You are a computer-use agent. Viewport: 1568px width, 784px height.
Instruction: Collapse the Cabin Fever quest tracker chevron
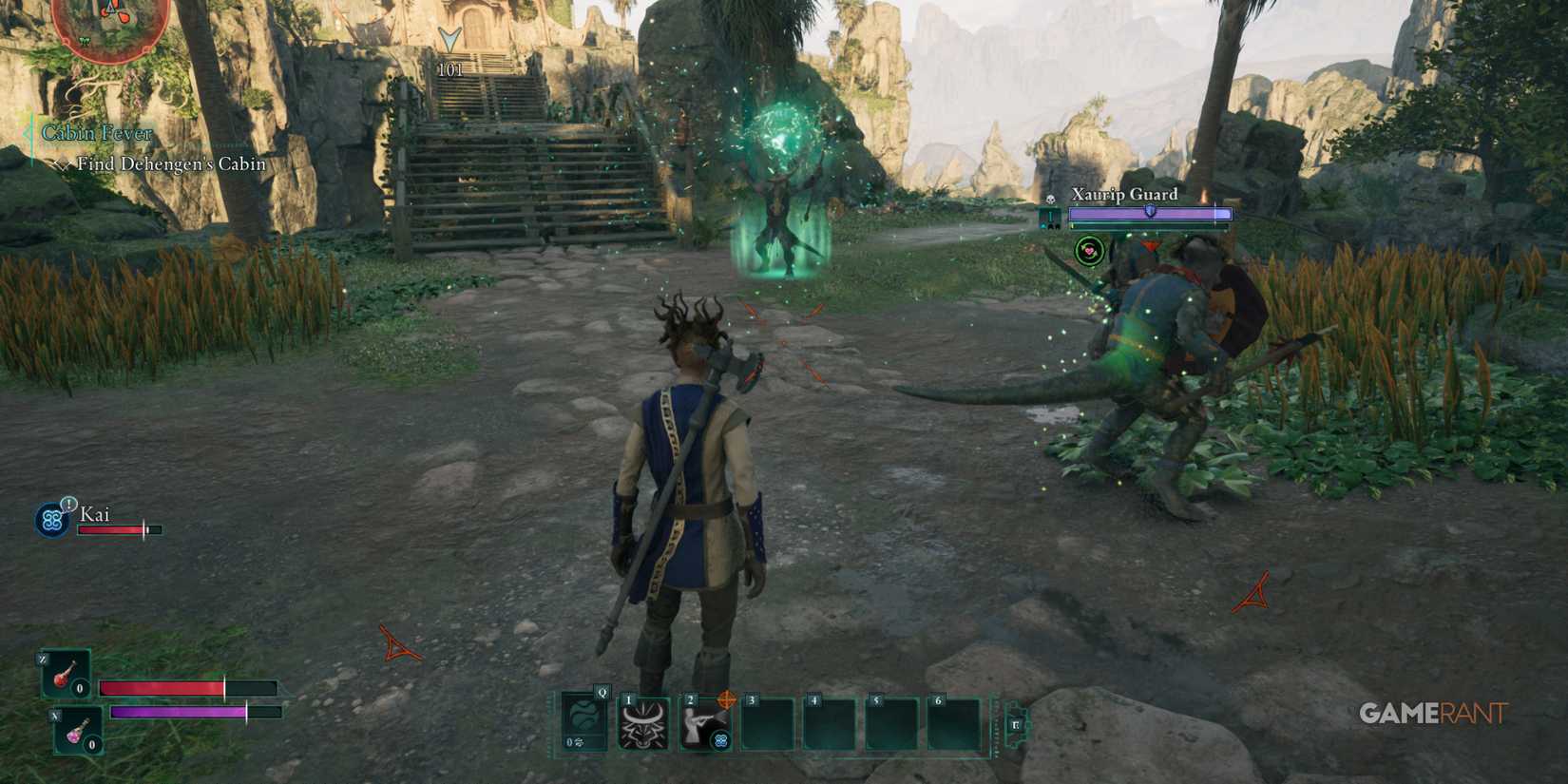(27, 134)
